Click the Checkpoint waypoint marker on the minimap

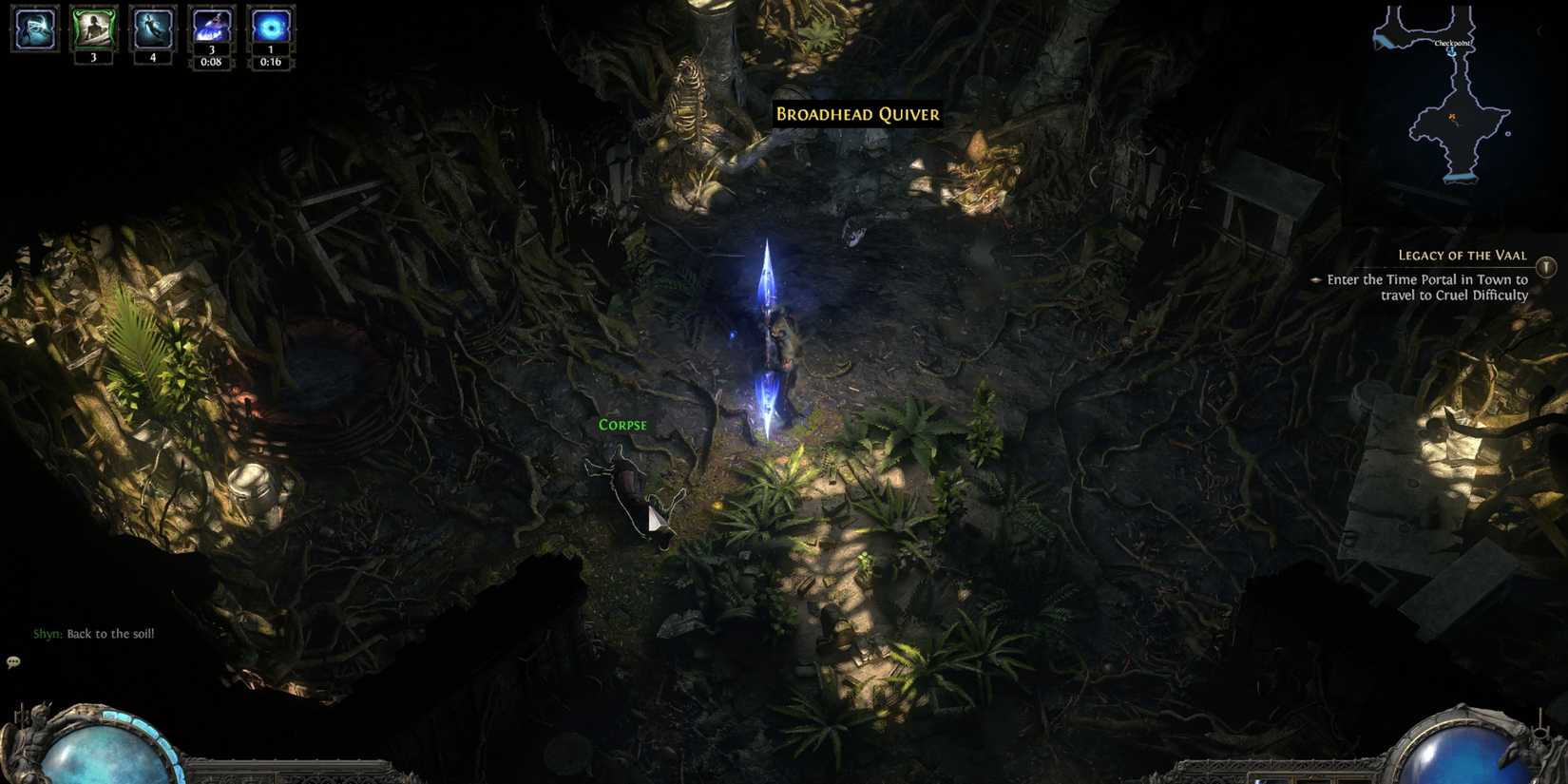(1452, 53)
